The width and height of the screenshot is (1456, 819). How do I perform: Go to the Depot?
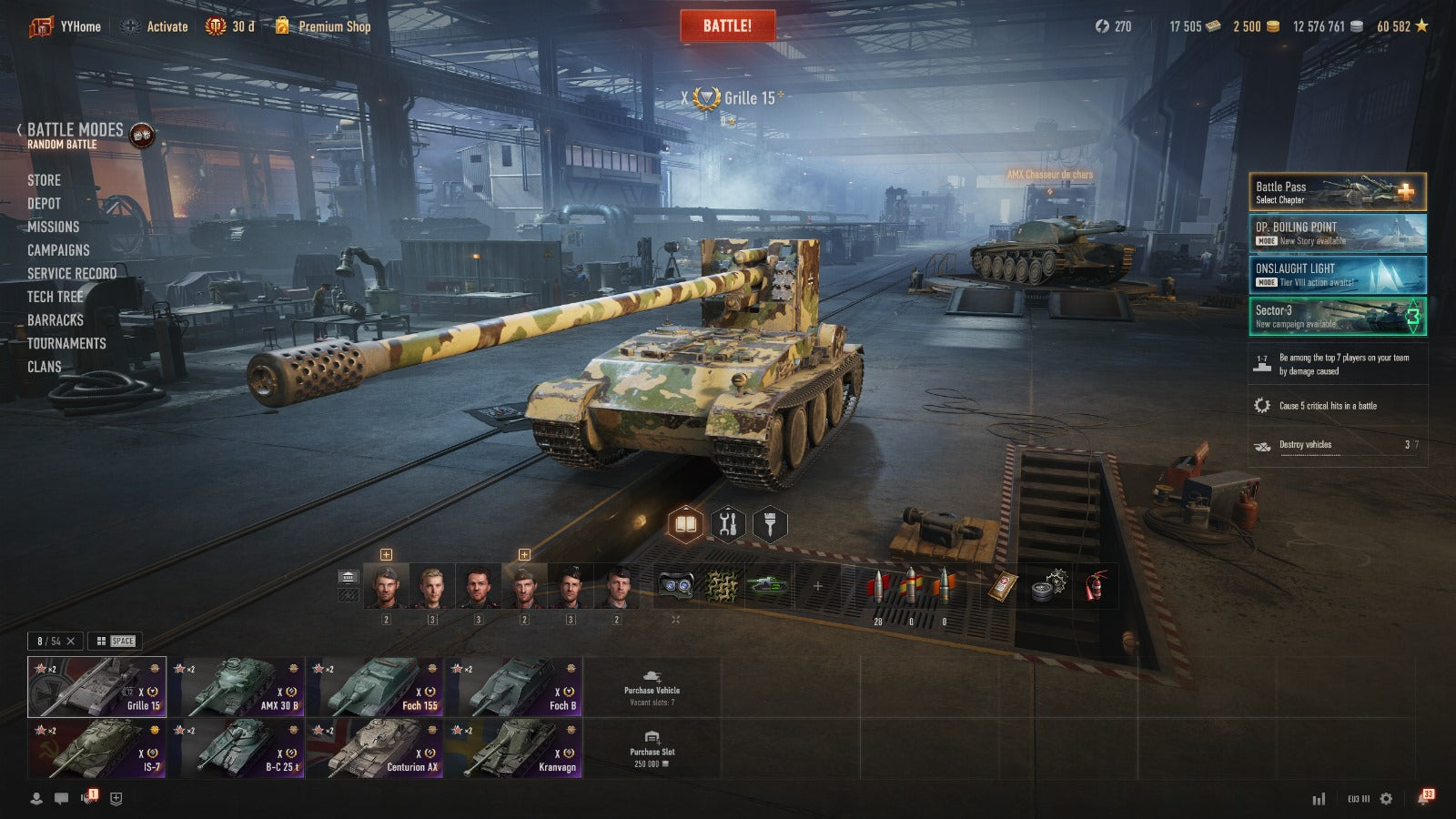pyautogui.click(x=44, y=204)
